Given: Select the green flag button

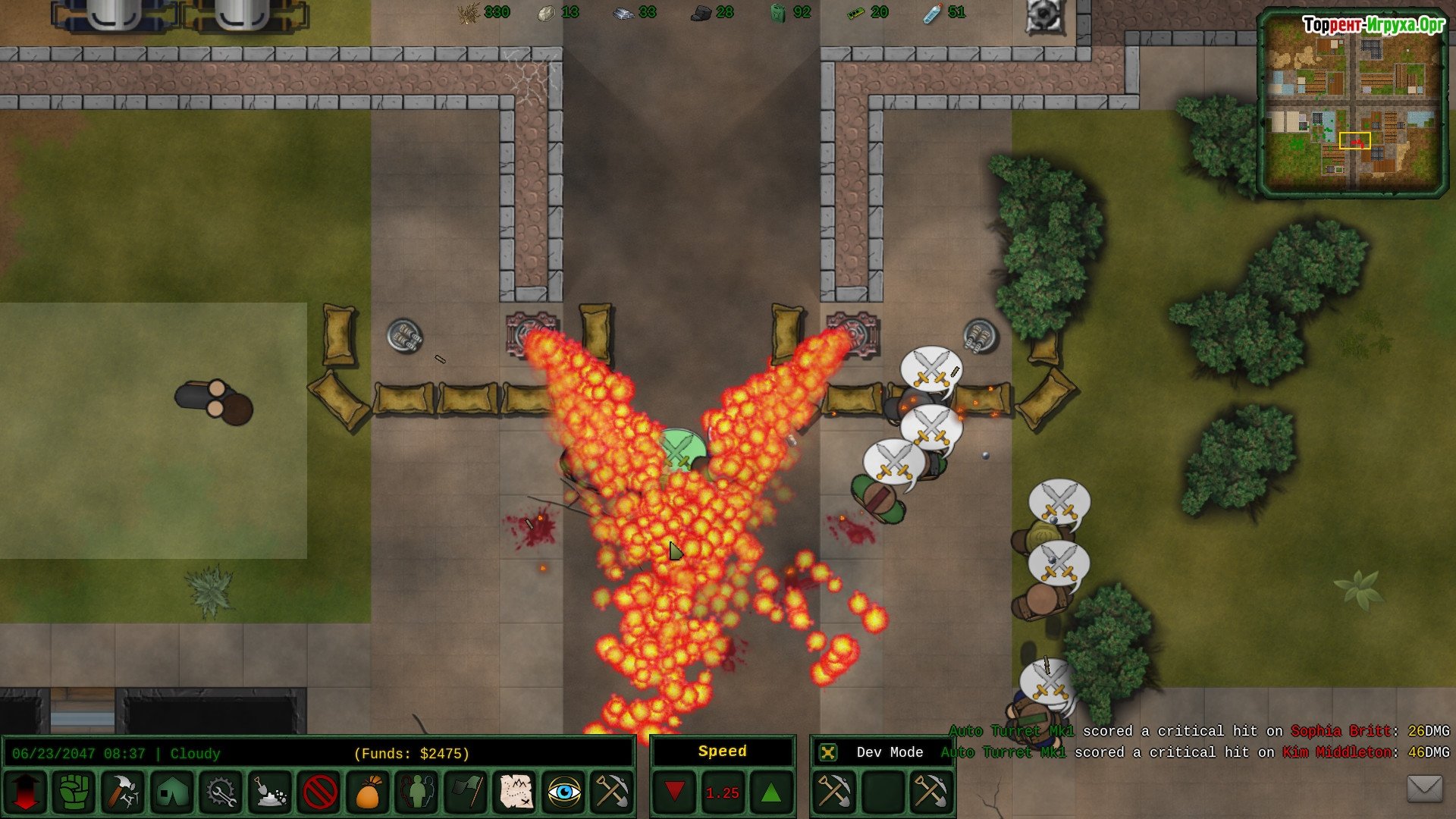Looking at the screenshot, I should tap(466, 792).
